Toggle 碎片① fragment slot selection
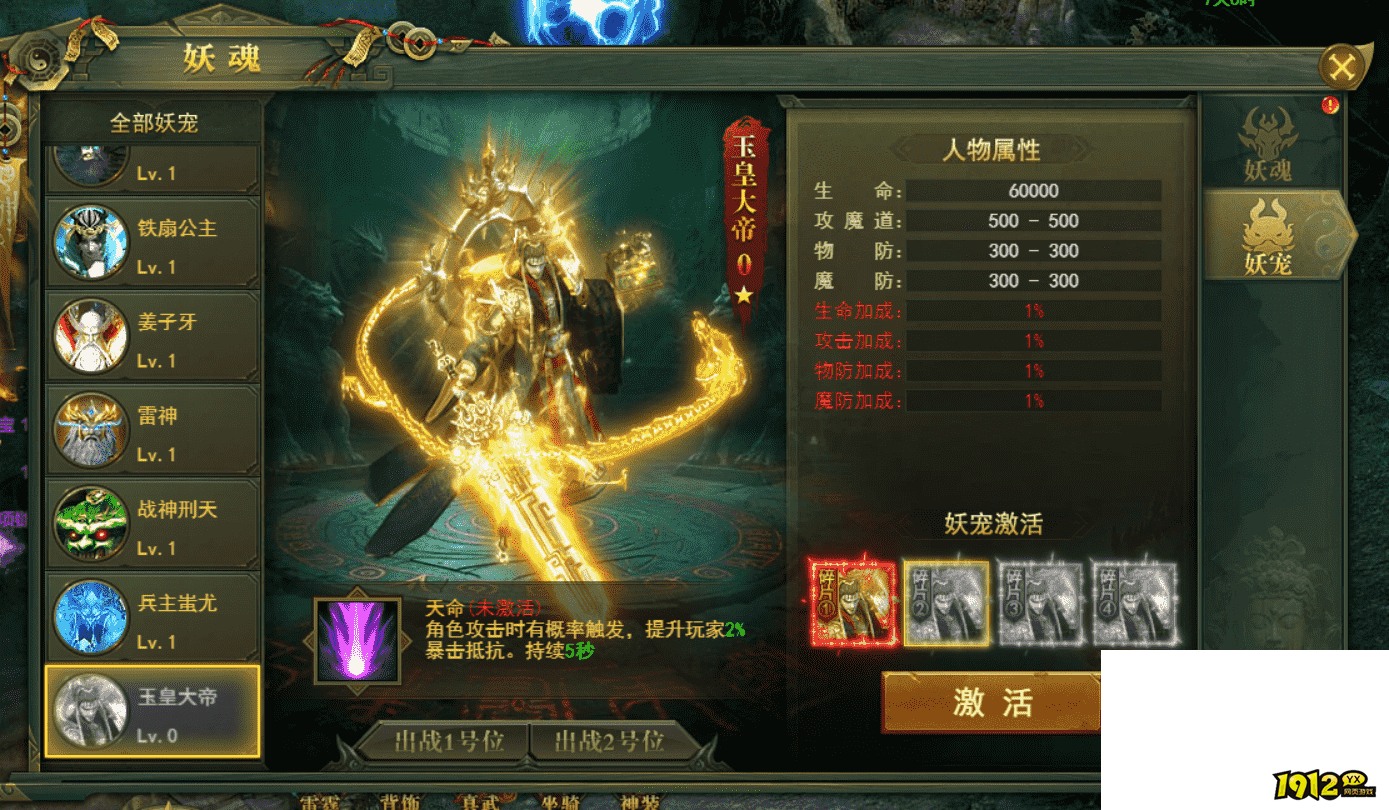The width and height of the screenshot is (1389, 810). (851, 601)
